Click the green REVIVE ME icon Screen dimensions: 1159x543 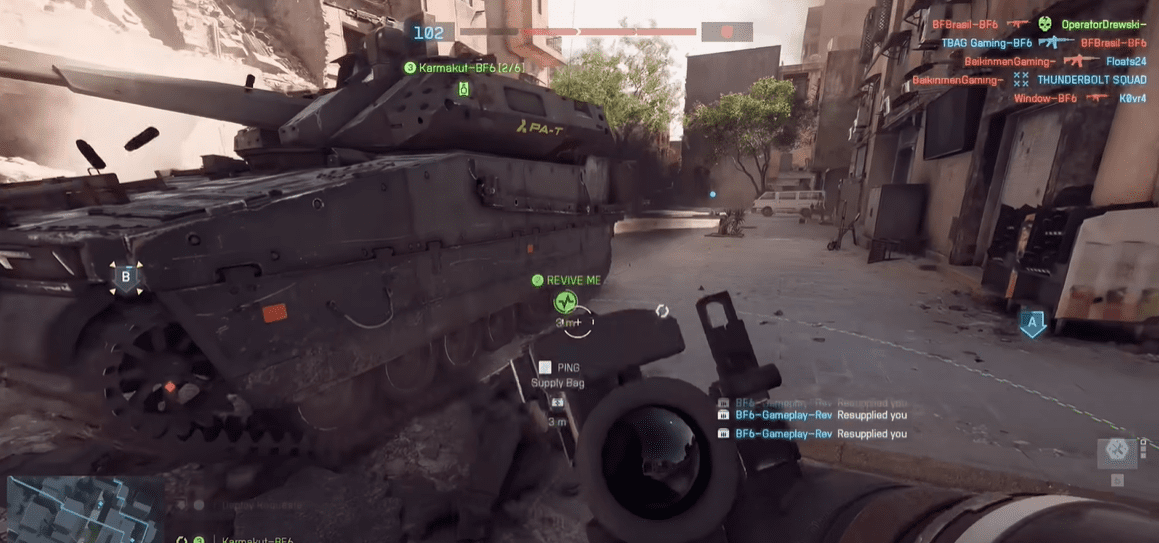[x=566, y=301]
